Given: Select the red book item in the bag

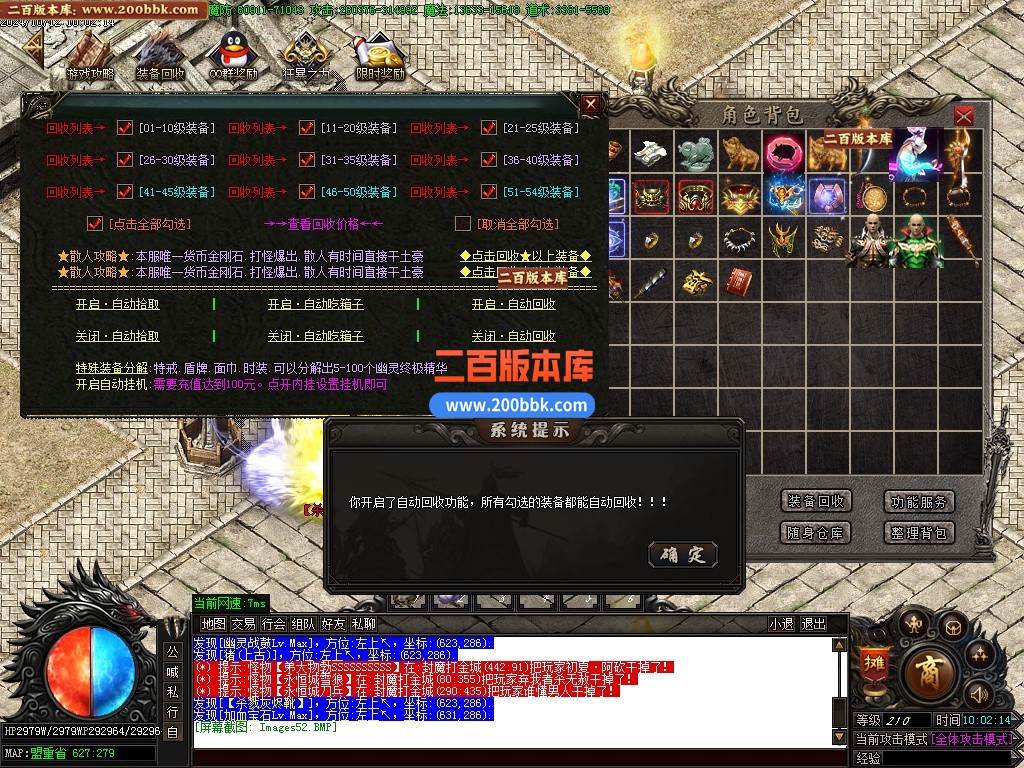Looking at the screenshot, I should click(x=737, y=281).
